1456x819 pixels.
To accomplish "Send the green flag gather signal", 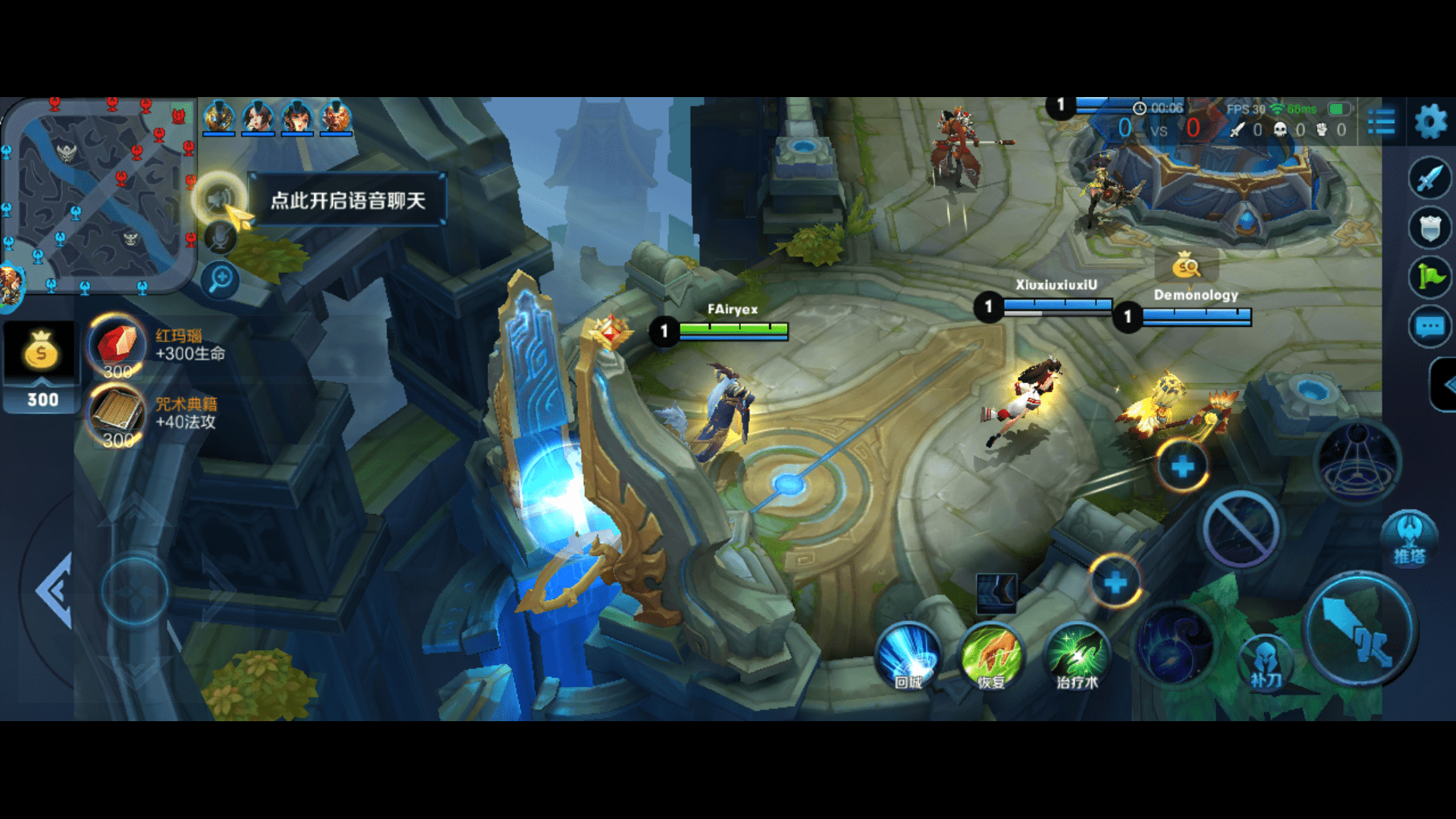I will point(1429,277).
